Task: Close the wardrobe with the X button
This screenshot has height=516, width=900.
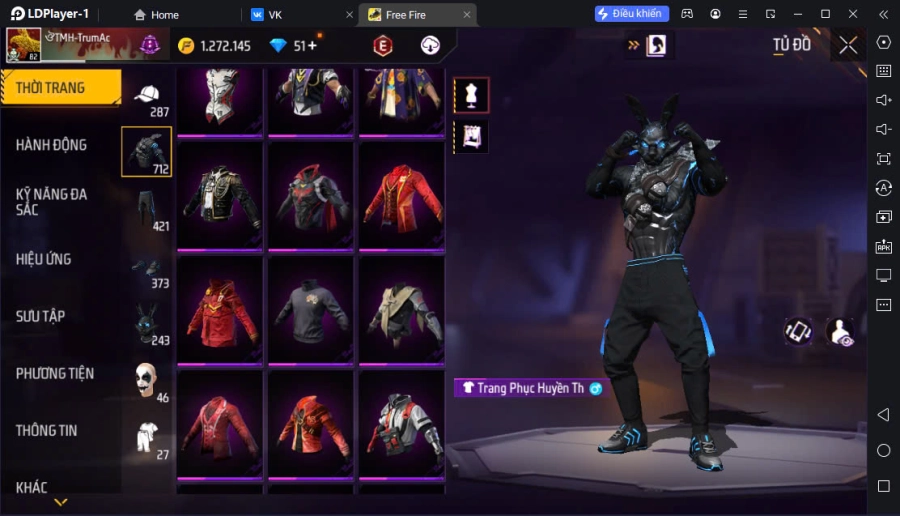Action: [x=848, y=45]
